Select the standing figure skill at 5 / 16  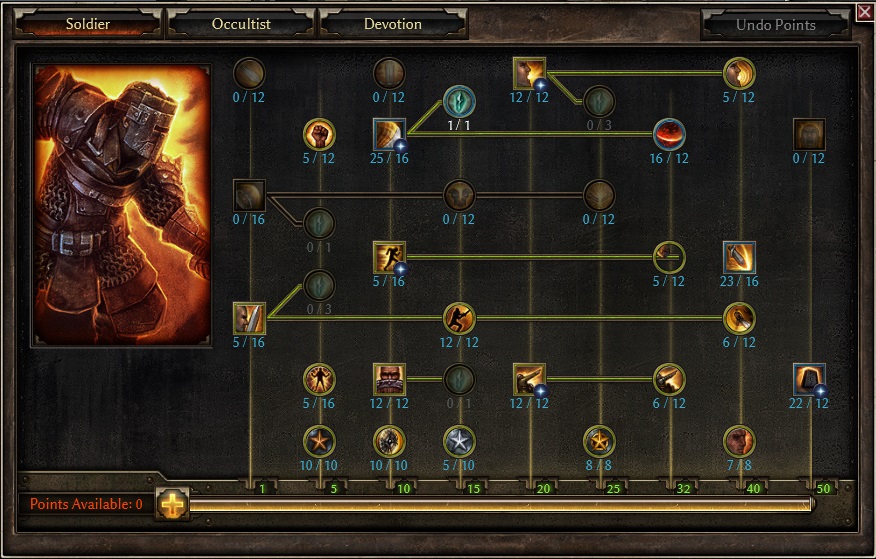pos(319,379)
